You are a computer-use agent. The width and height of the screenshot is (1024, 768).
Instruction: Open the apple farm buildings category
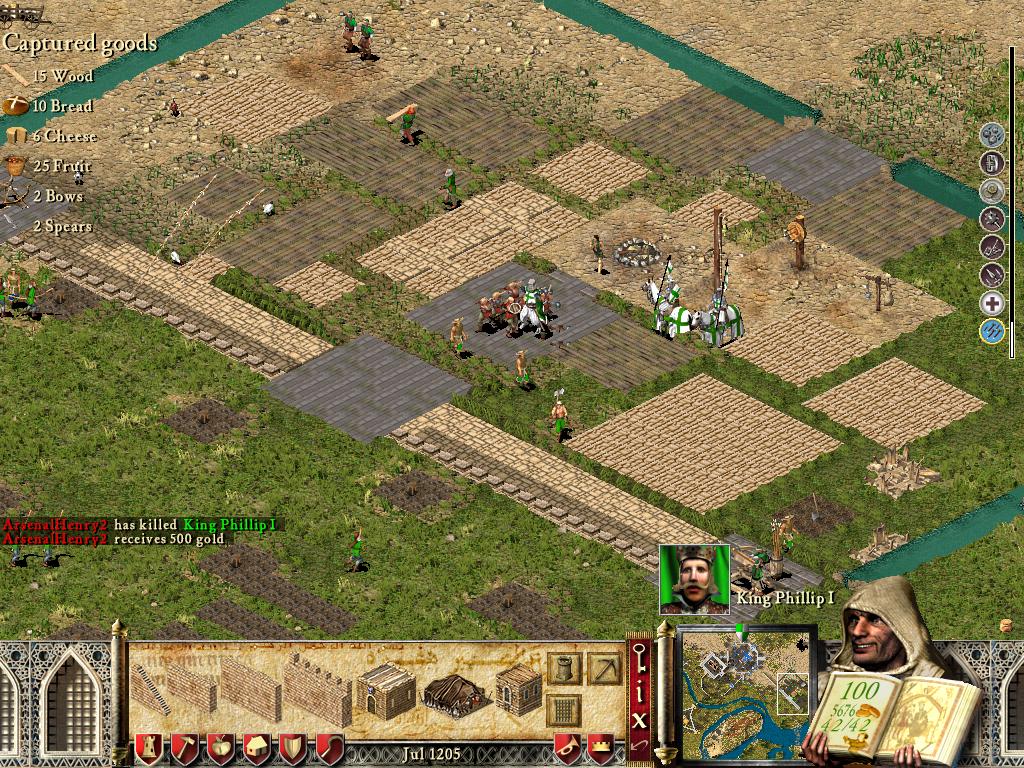(219, 747)
